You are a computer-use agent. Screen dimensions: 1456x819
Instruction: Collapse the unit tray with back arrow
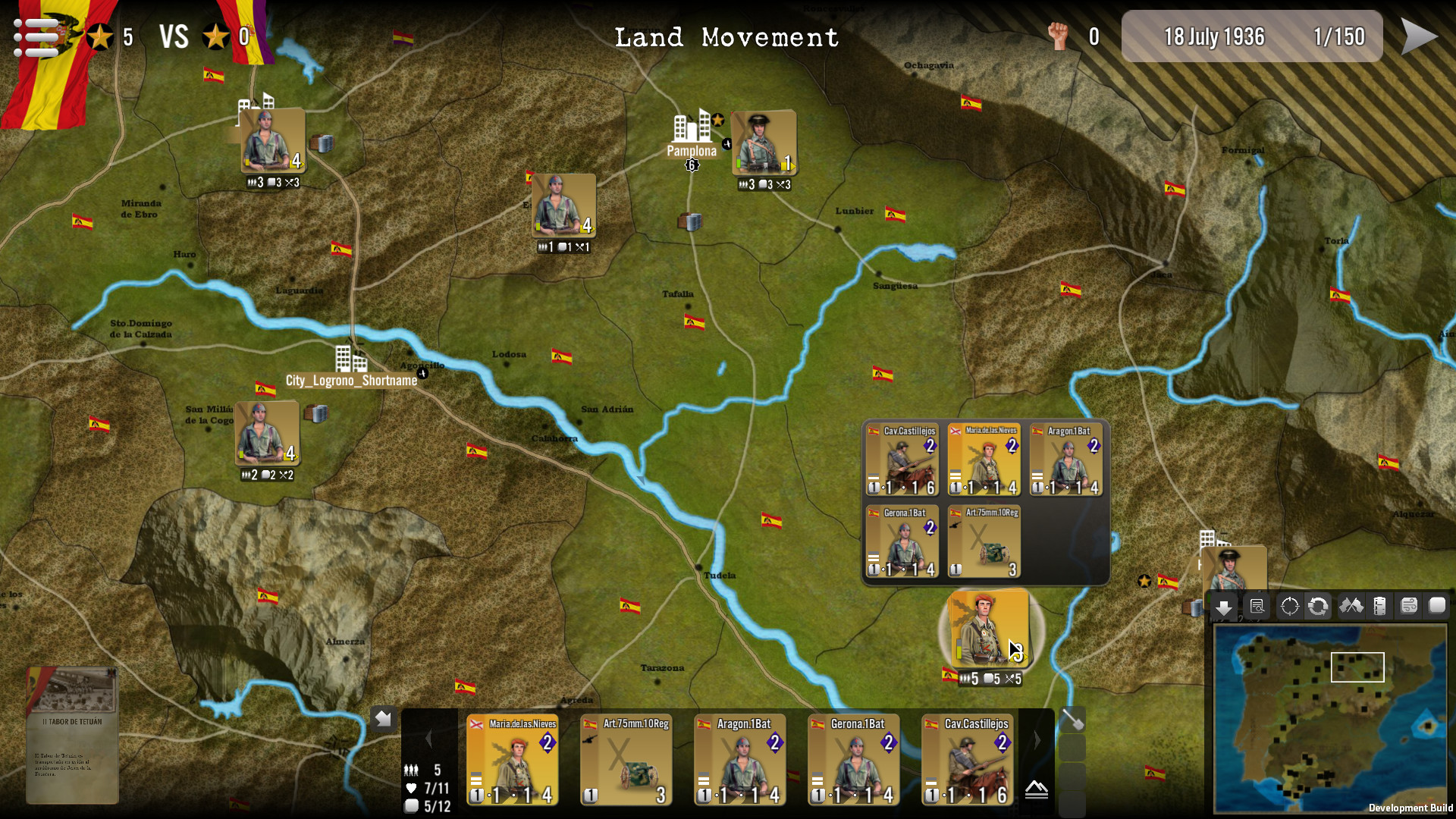[x=383, y=718]
